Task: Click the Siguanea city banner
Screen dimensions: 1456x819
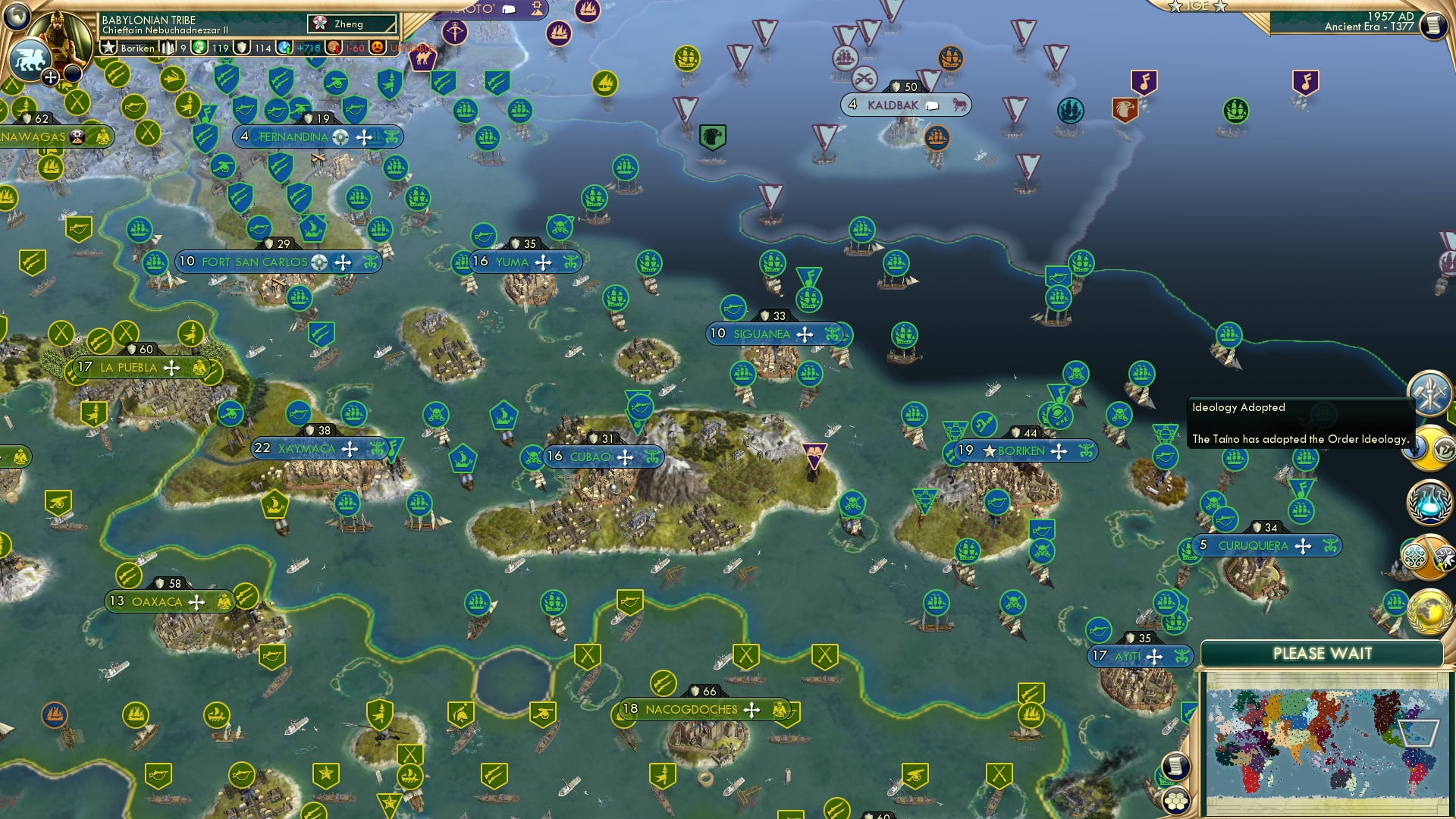Action: pyautogui.click(x=761, y=334)
